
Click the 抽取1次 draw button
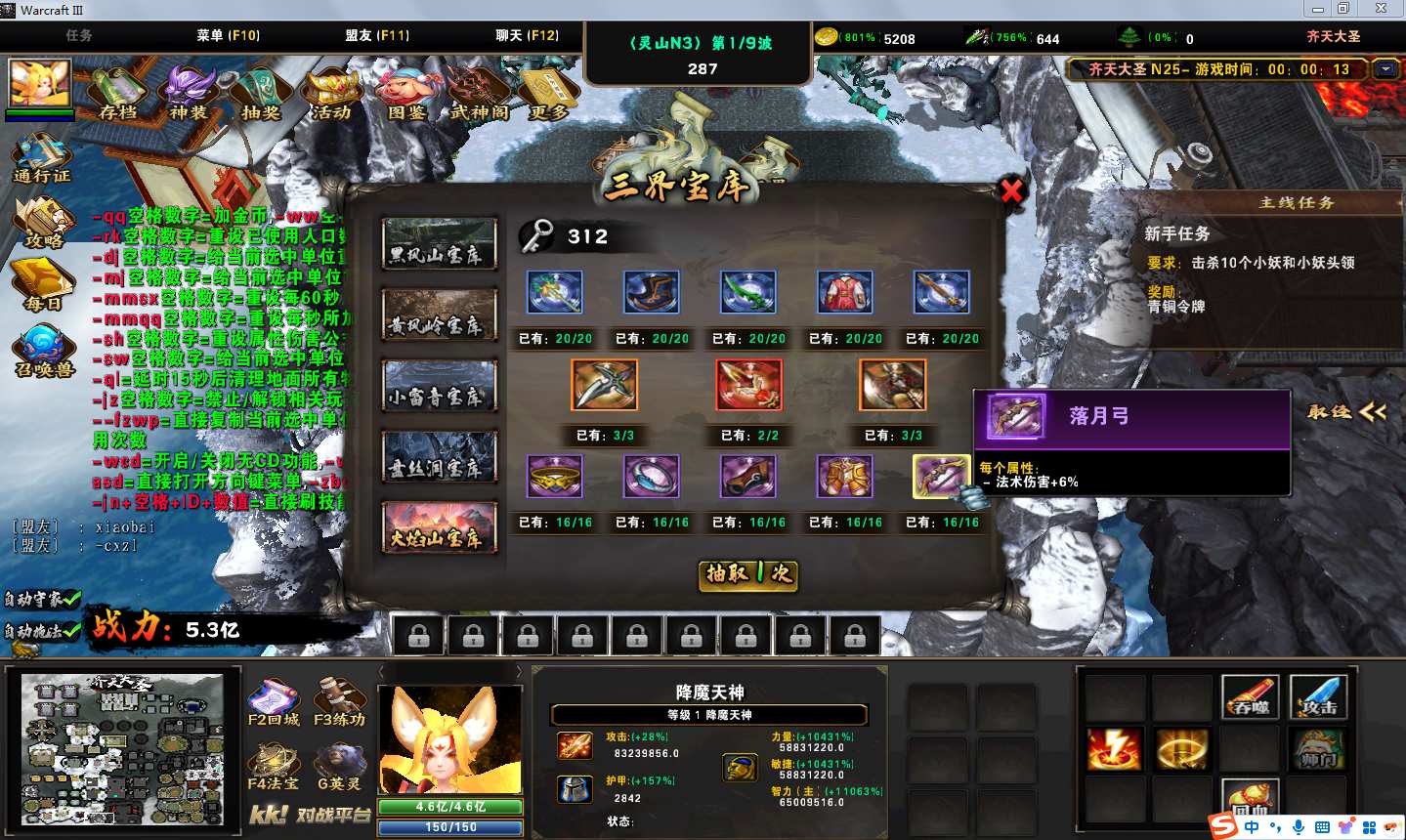pyautogui.click(x=749, y=574)
